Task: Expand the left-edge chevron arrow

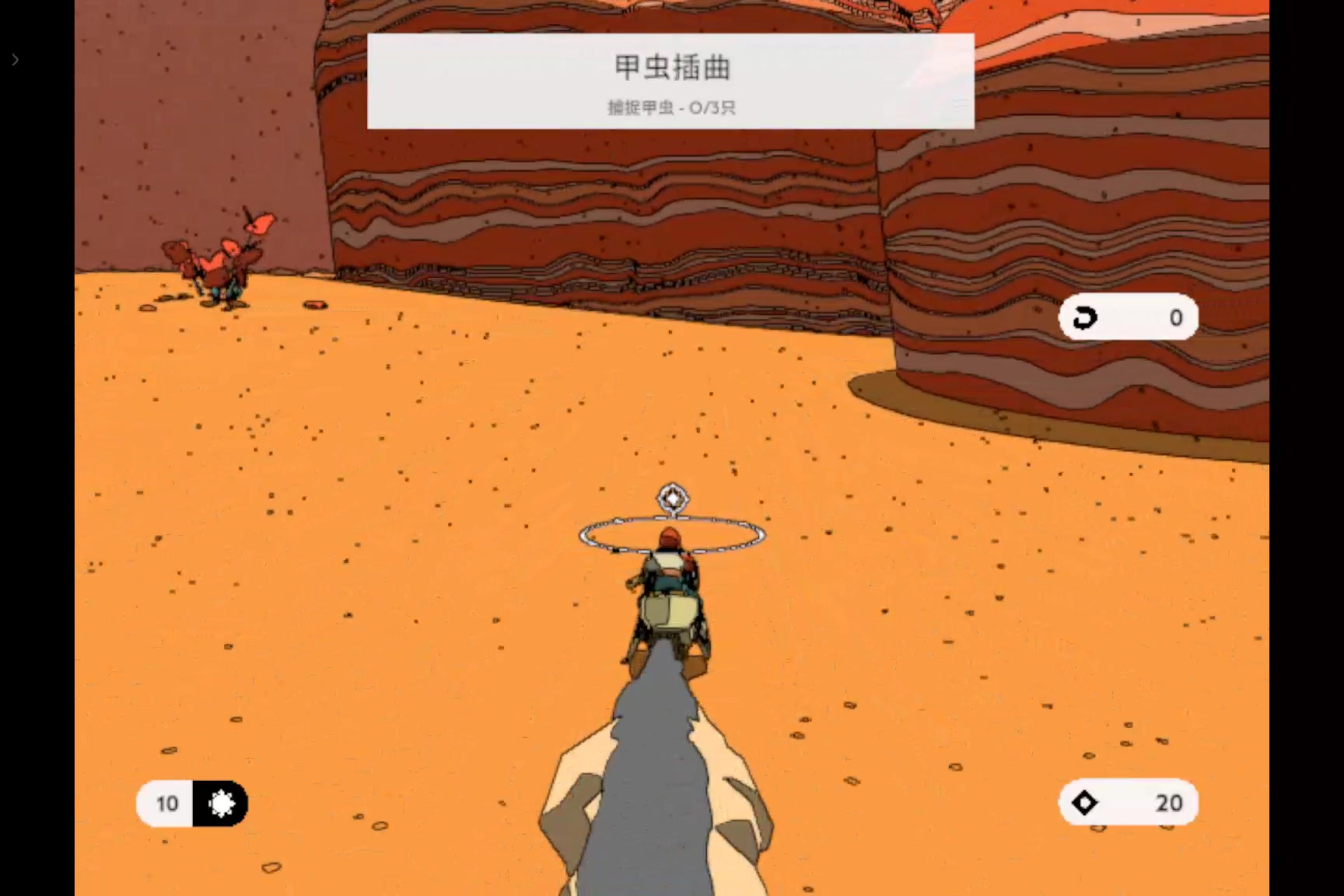Action: (16, 59)
